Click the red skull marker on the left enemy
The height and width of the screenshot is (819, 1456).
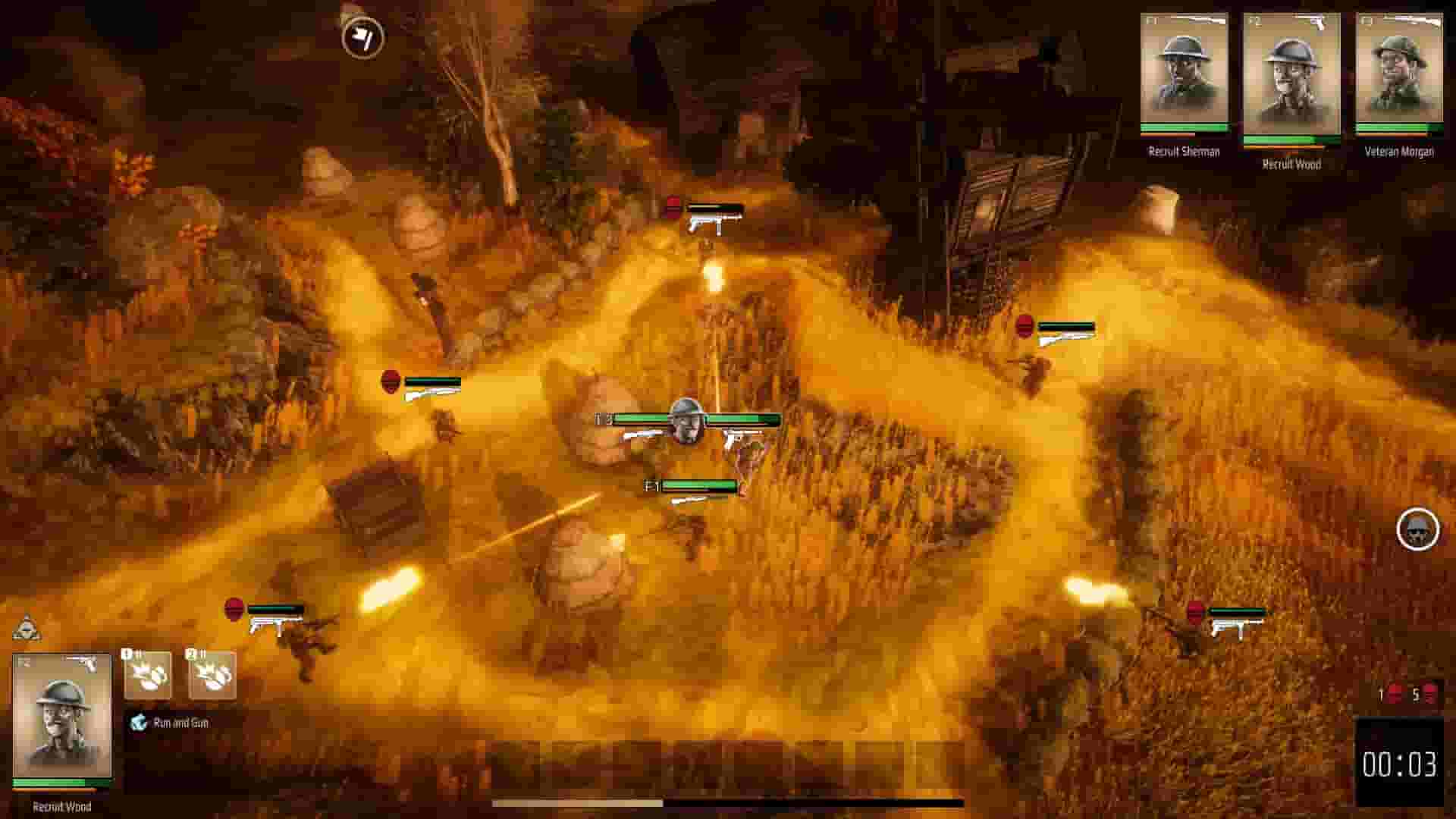(391, 381)
